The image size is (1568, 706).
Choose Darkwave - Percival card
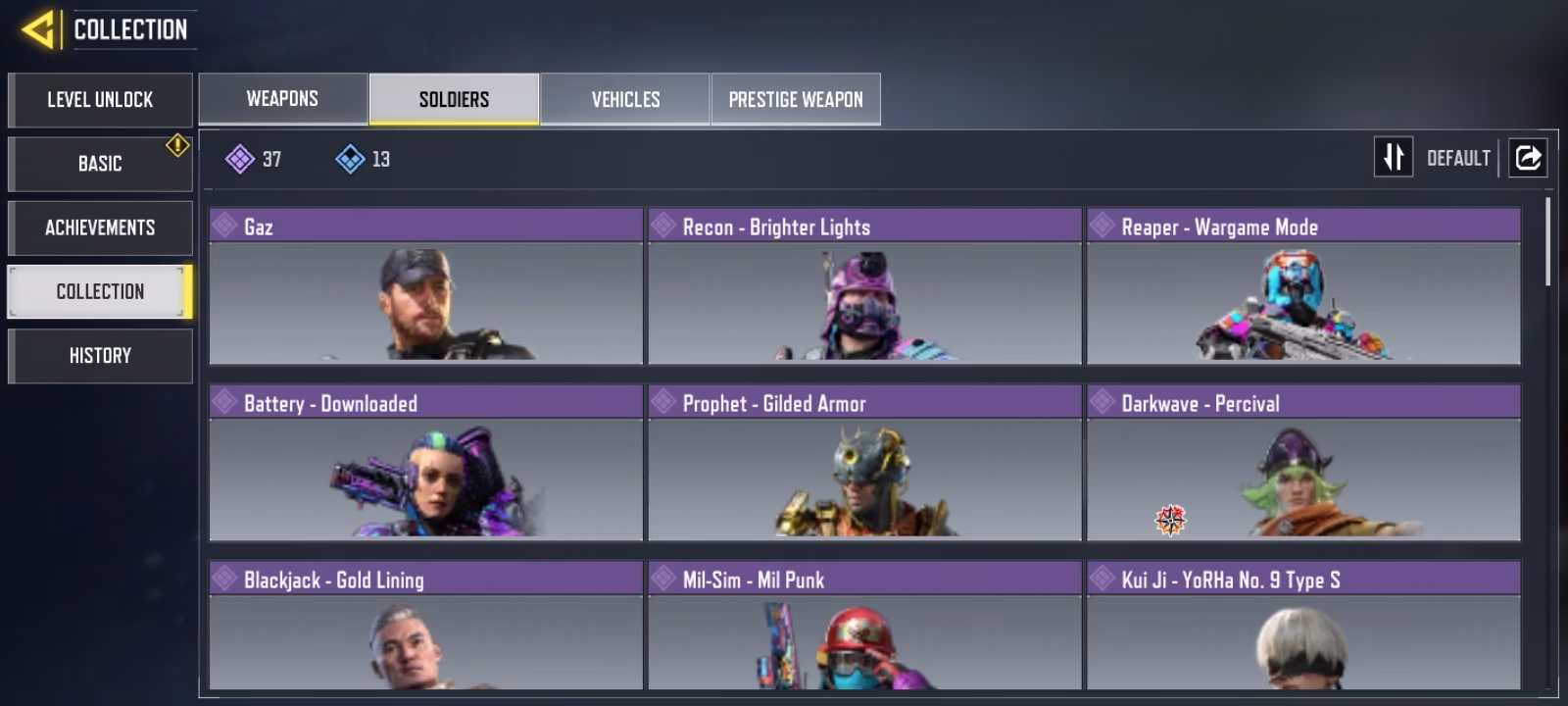1303,463
